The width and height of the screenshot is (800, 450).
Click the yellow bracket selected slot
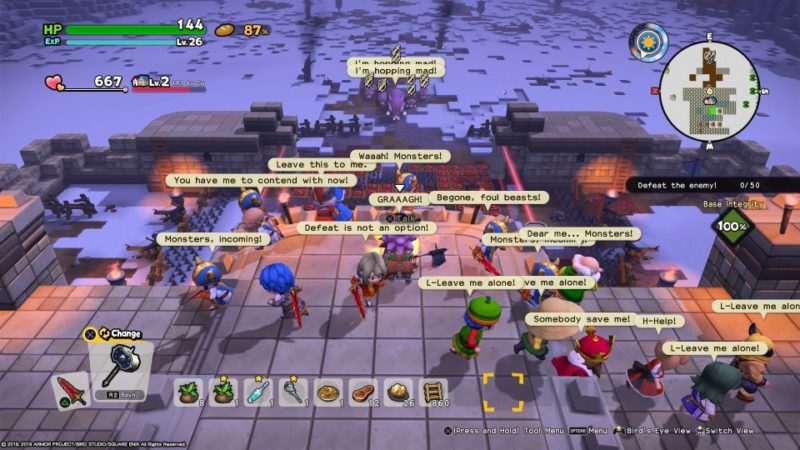[x=503, y=392]
